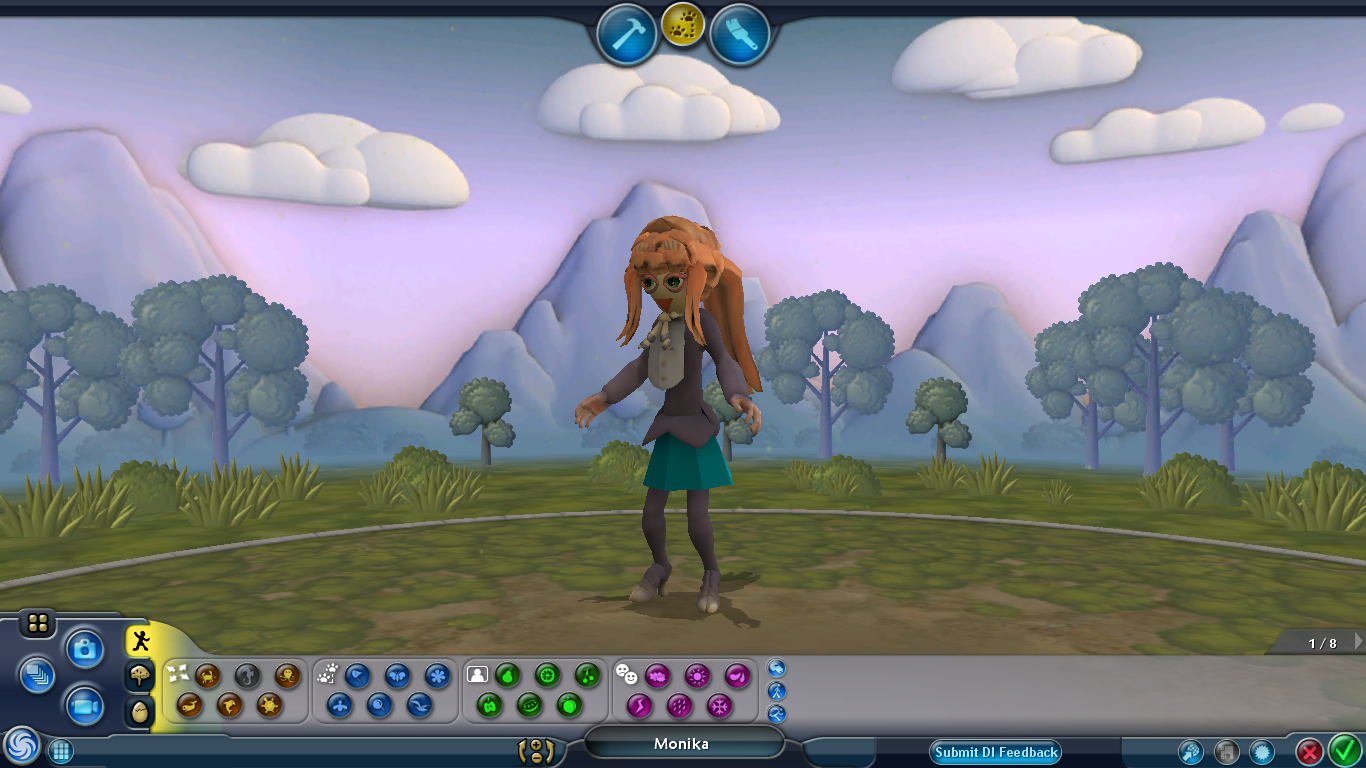Play the orange crab animation
This screenshot has width=1366, height=768.
pos(208,676)
